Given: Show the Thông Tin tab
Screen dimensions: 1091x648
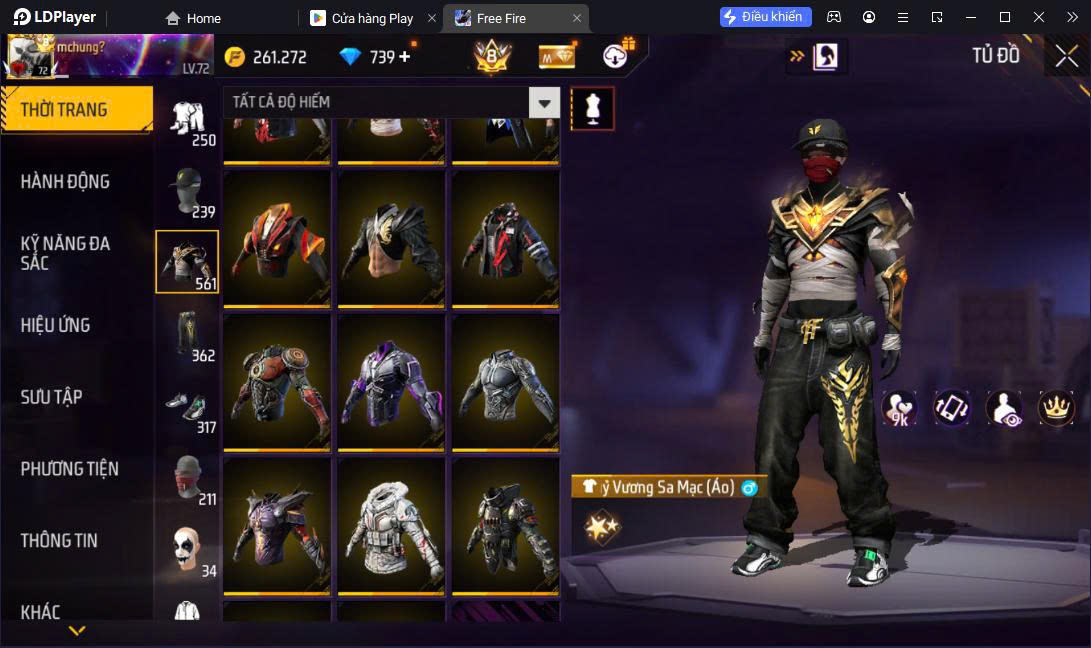Looking at the screenshot, I should pos(60,540).
